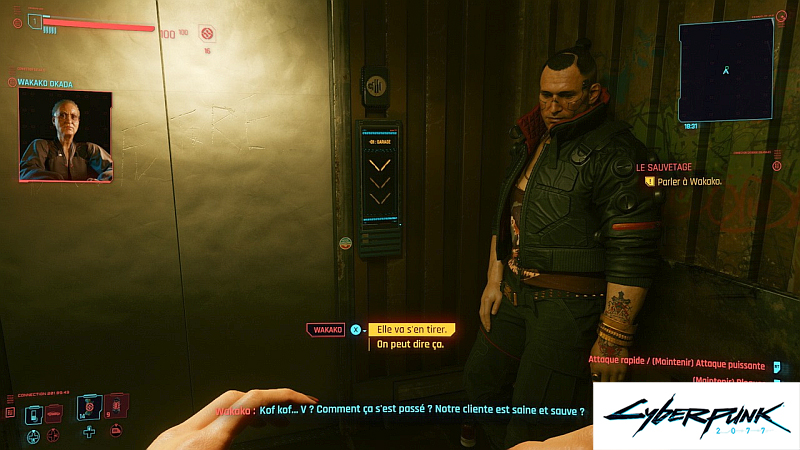Select the "Parler à Wakako" quest objective
This screenshot has height=450, width=800.
pyautogui.click(x=689, y=182)
